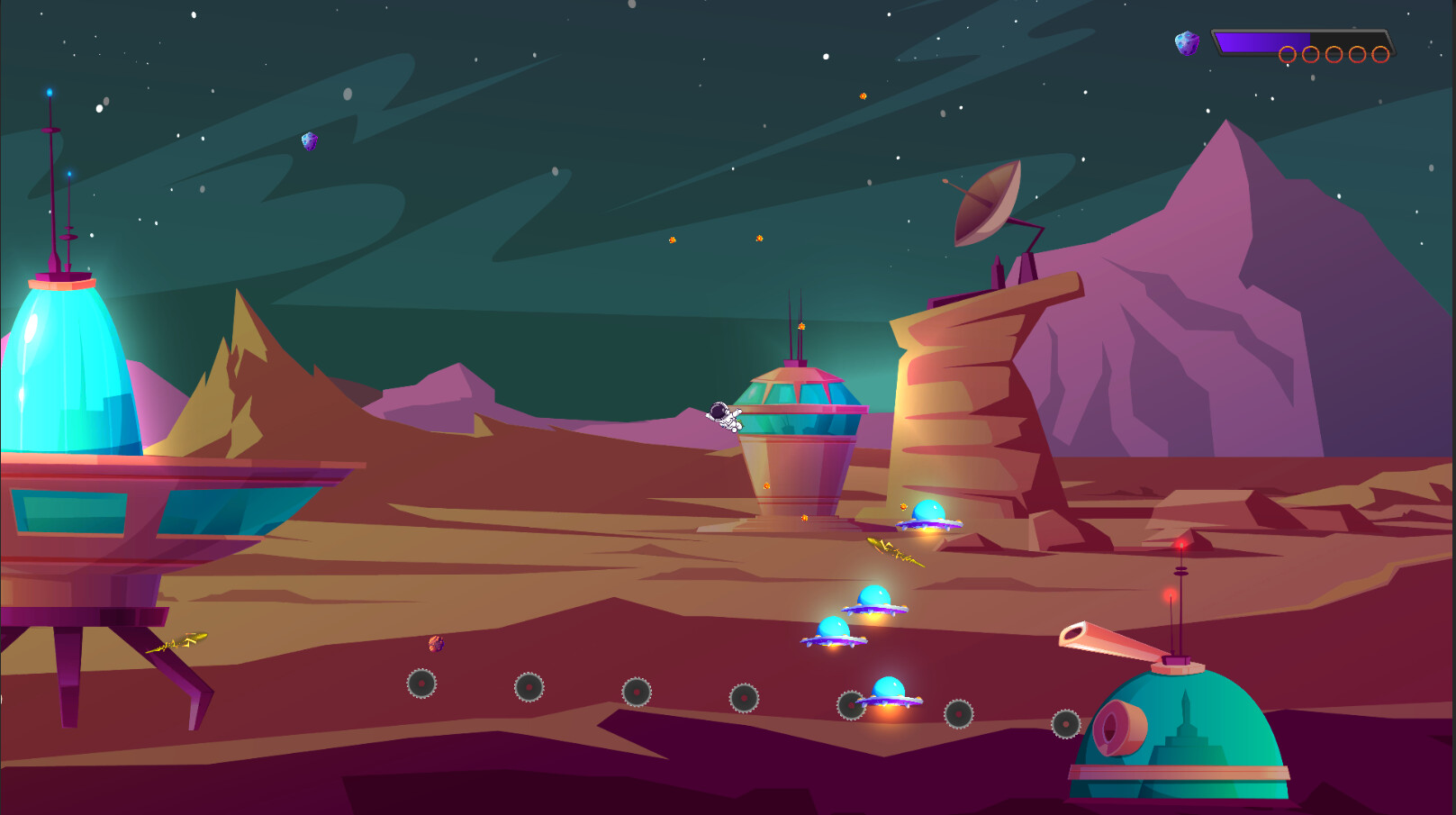Click the pink crater rock on the ground
1456x815 pixels.
pyautogui.click(x=437, y=645)
